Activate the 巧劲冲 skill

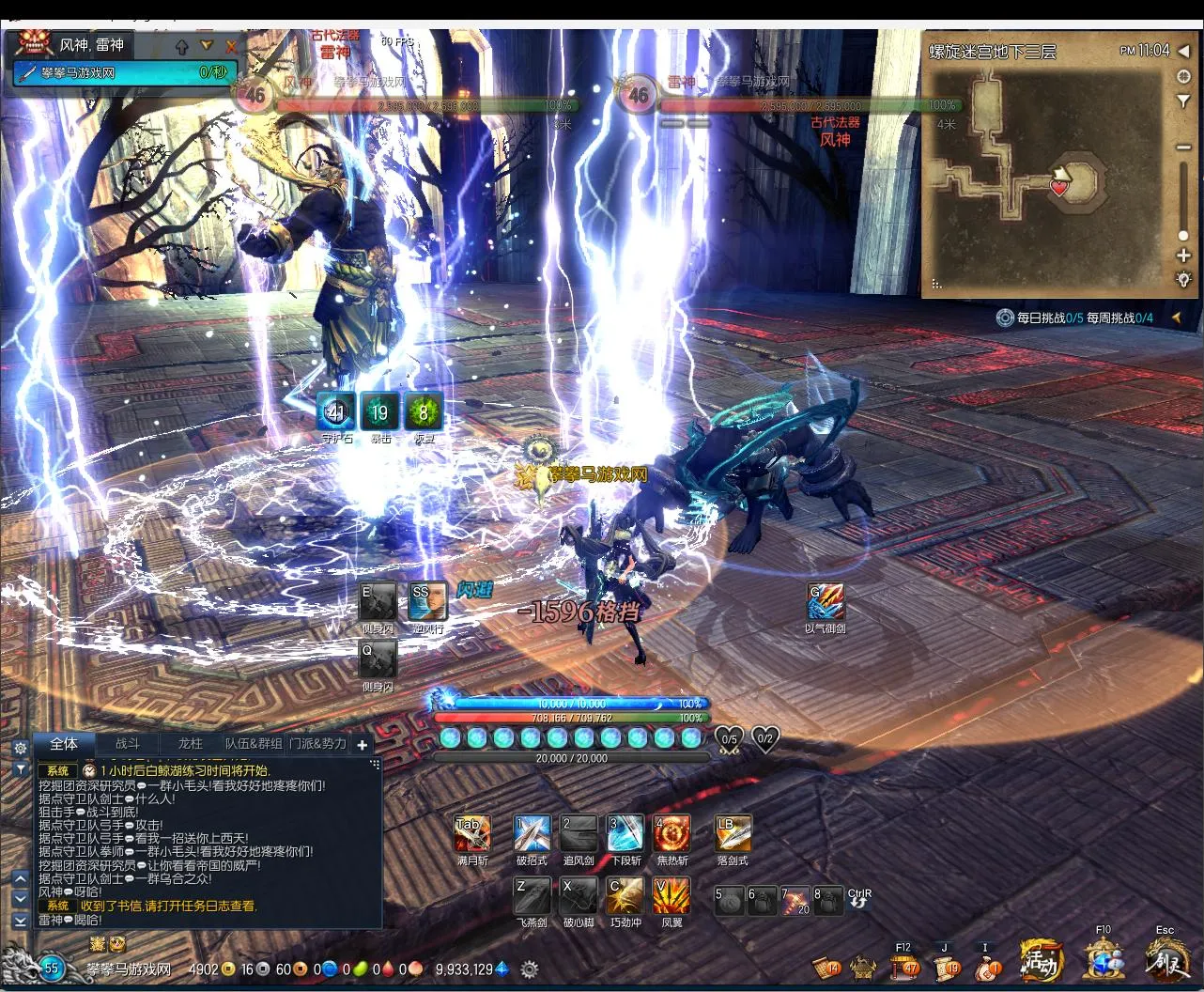click(x=625, y=896)
